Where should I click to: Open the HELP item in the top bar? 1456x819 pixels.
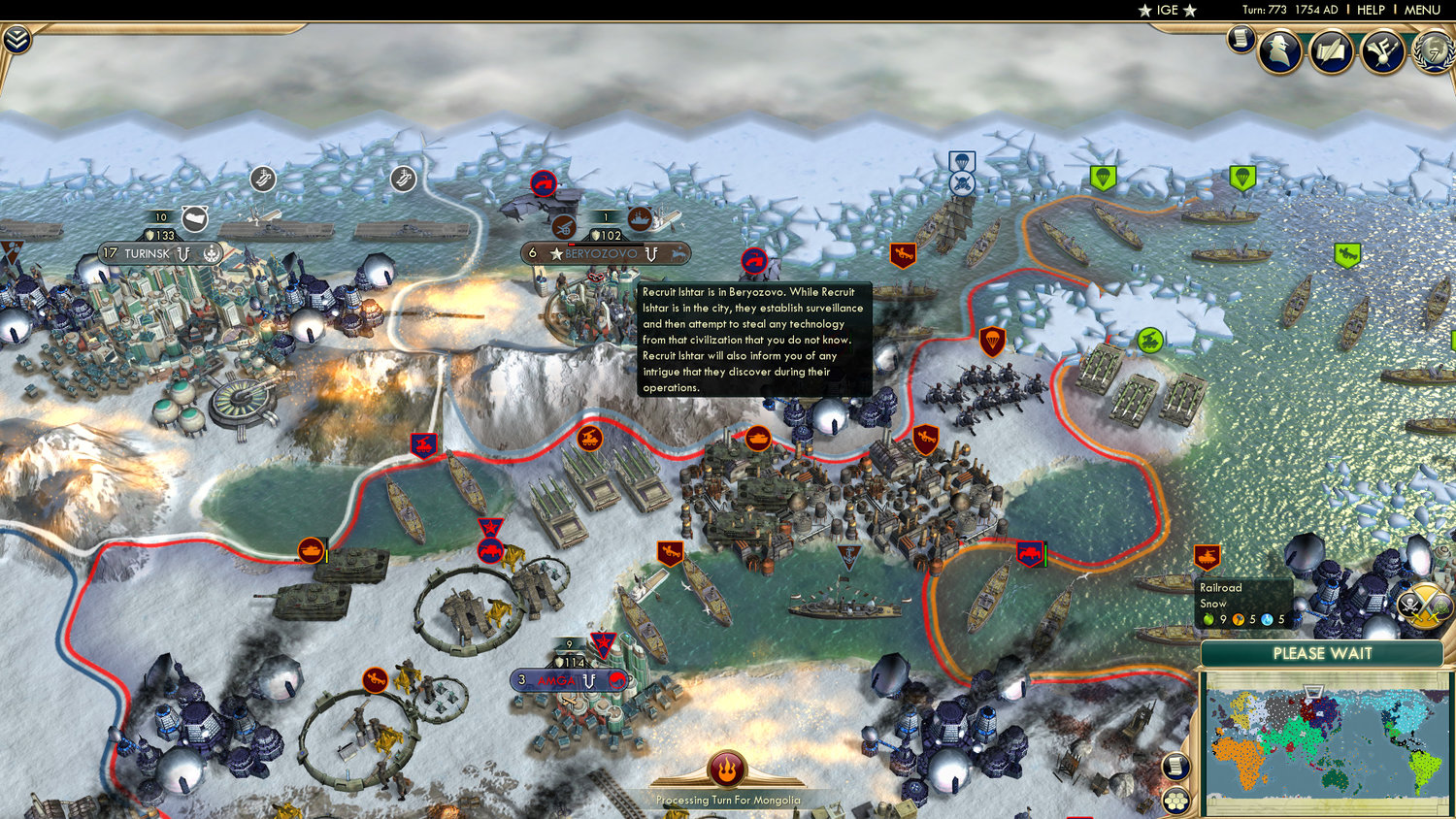point(1369,10)
